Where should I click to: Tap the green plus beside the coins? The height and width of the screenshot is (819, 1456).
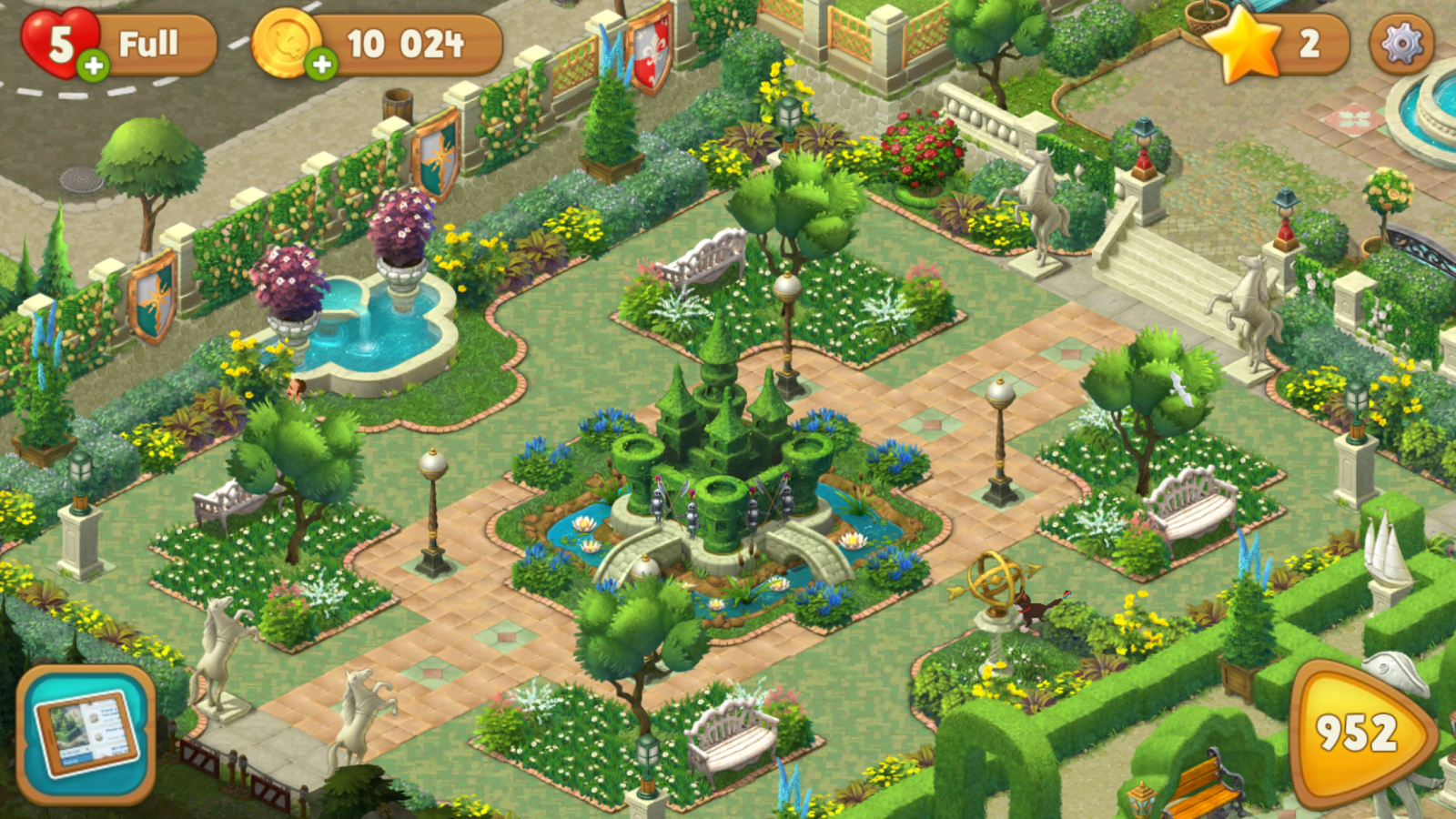(x=320, y=64)
